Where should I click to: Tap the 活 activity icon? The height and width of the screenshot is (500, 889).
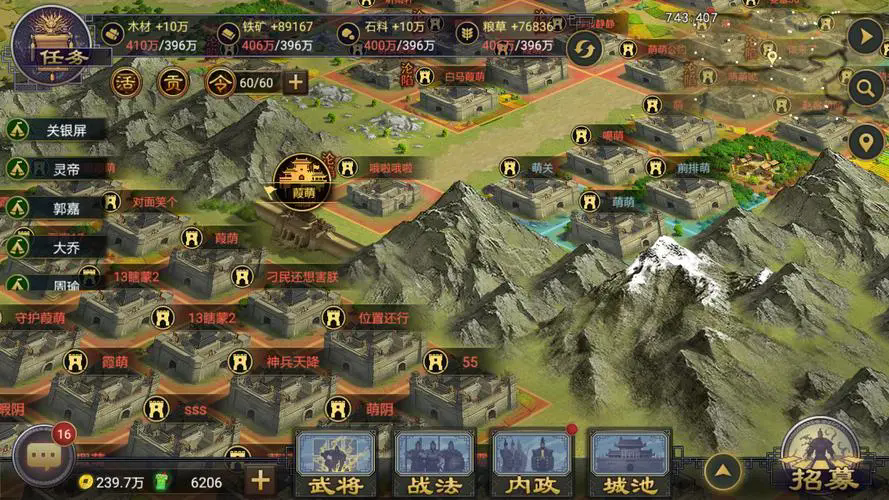[126, 82]
